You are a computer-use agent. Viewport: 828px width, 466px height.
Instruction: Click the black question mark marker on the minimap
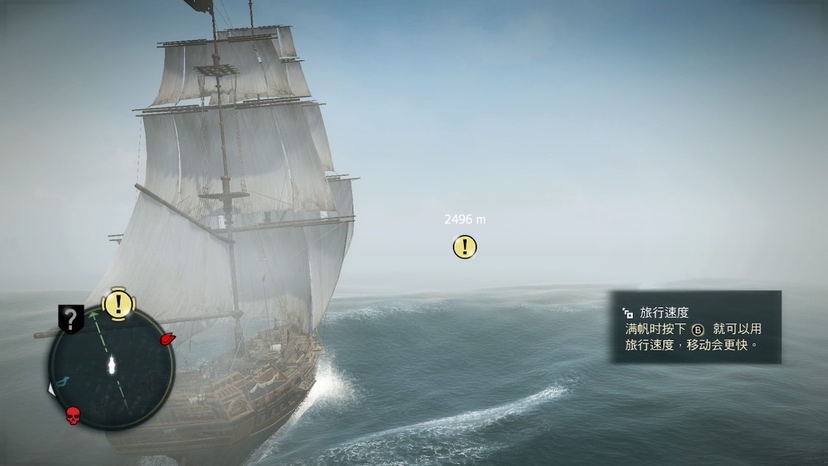tap(71, 319)
